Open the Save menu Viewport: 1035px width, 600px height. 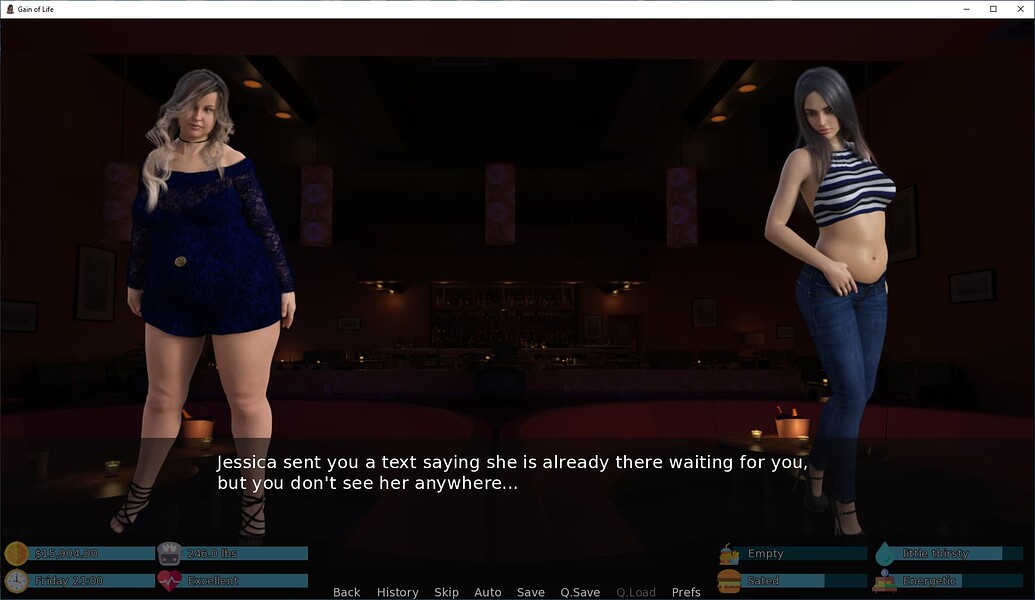tap(530, 592)
